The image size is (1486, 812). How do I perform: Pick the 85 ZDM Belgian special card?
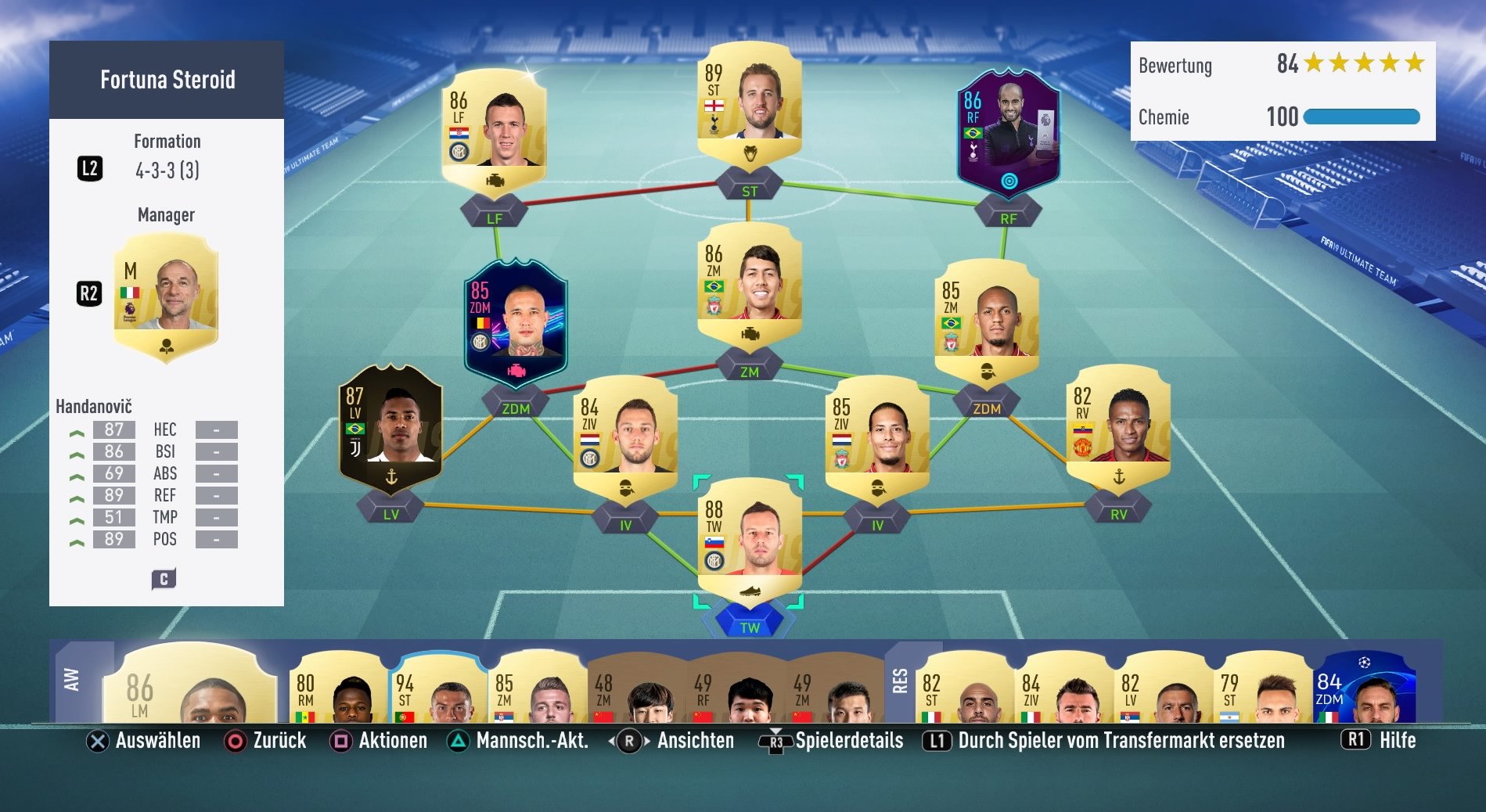coord(516,321)
